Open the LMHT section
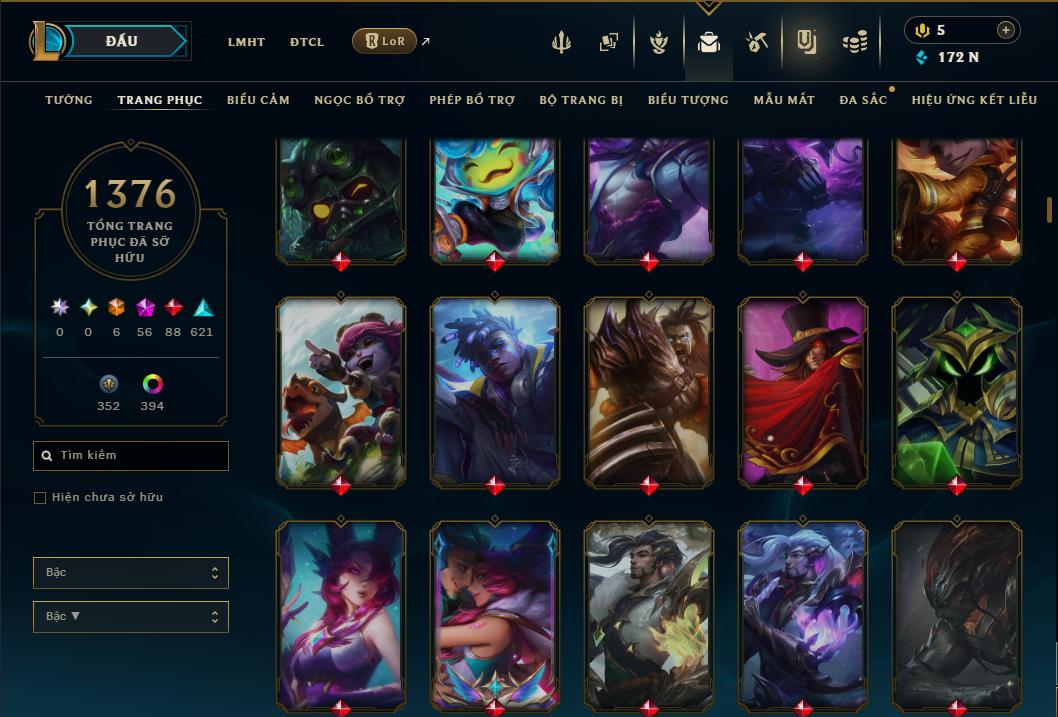The width and height of the screenshot is (1058, 717). (x=246, y=42)
